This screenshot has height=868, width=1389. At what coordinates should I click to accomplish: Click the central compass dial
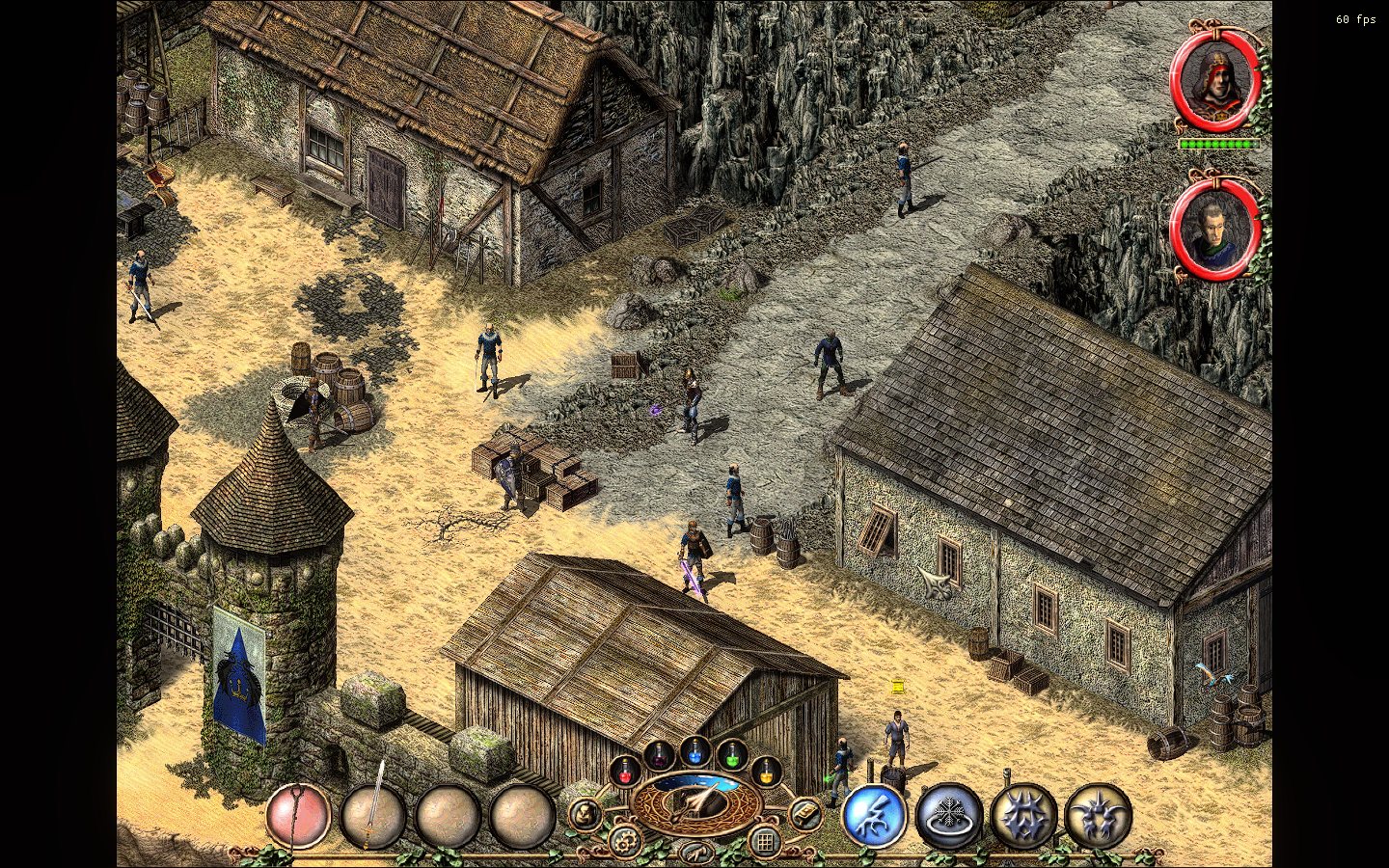(x=695, y=802)
